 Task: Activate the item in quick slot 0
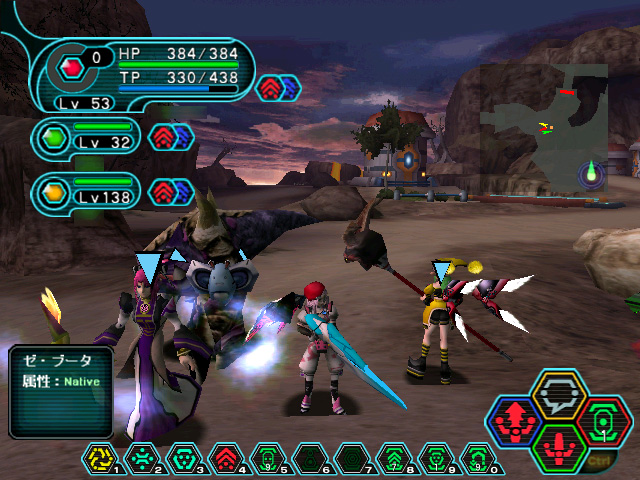coord(478,459)
